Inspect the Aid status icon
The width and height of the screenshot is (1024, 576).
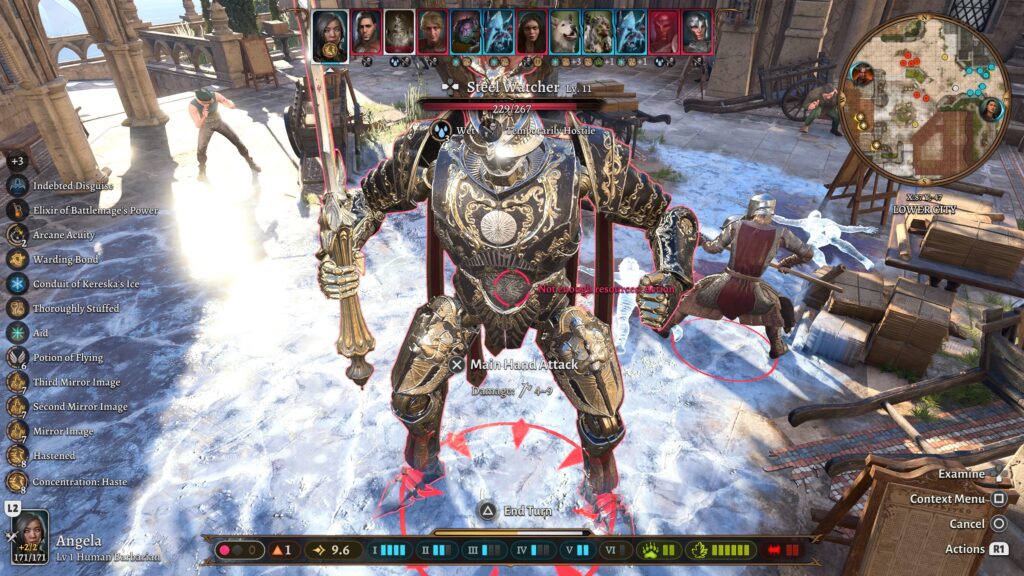(x=17, y=333)
